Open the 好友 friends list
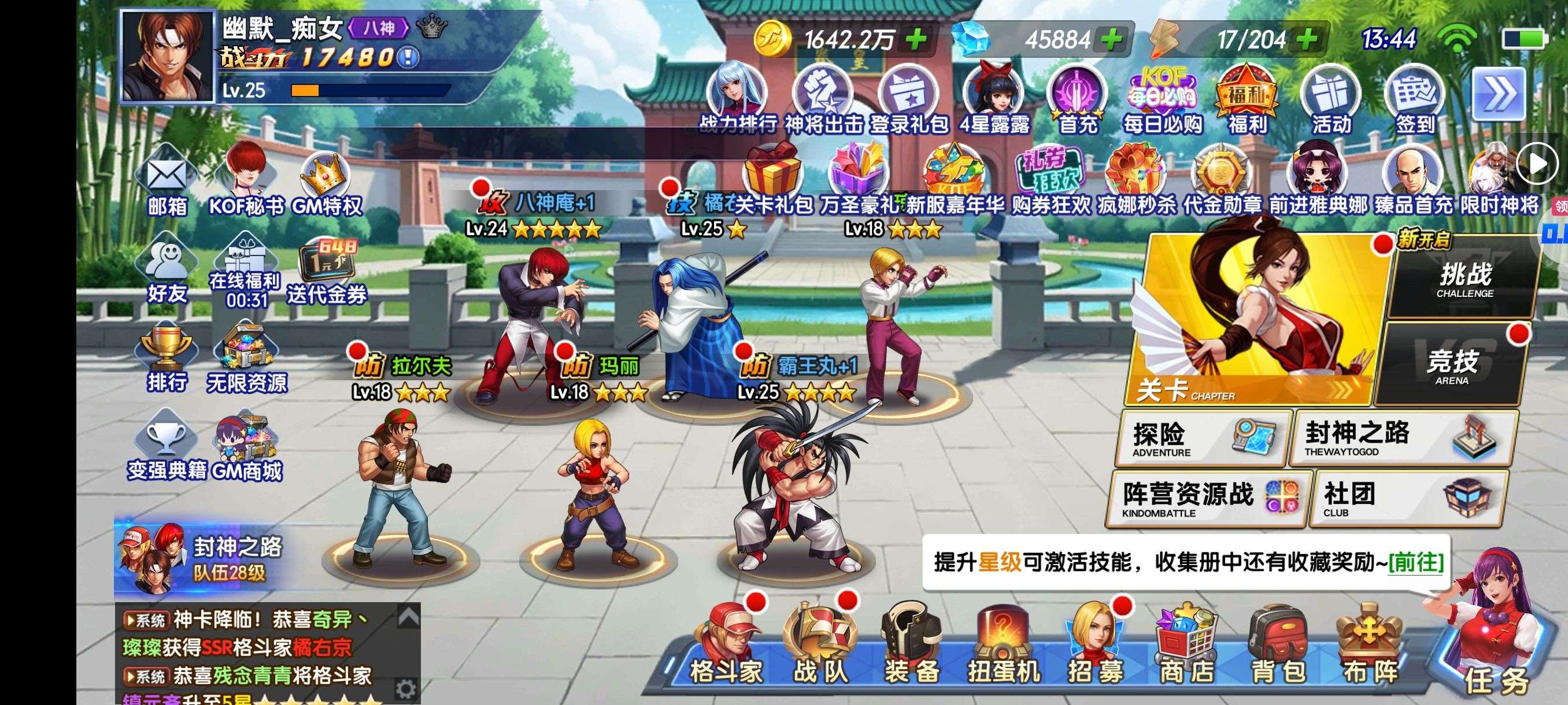 point(167,270)
